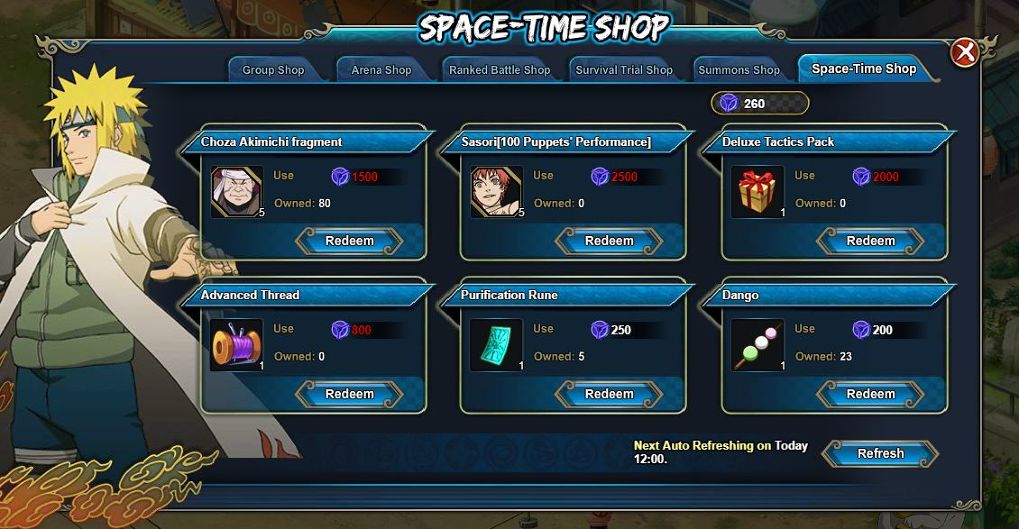Image resolution: width=1019 pixels, height=529 pixels.
Task: Redeem the Choza Akimichi fragment
Action: [x=350, y=241]
